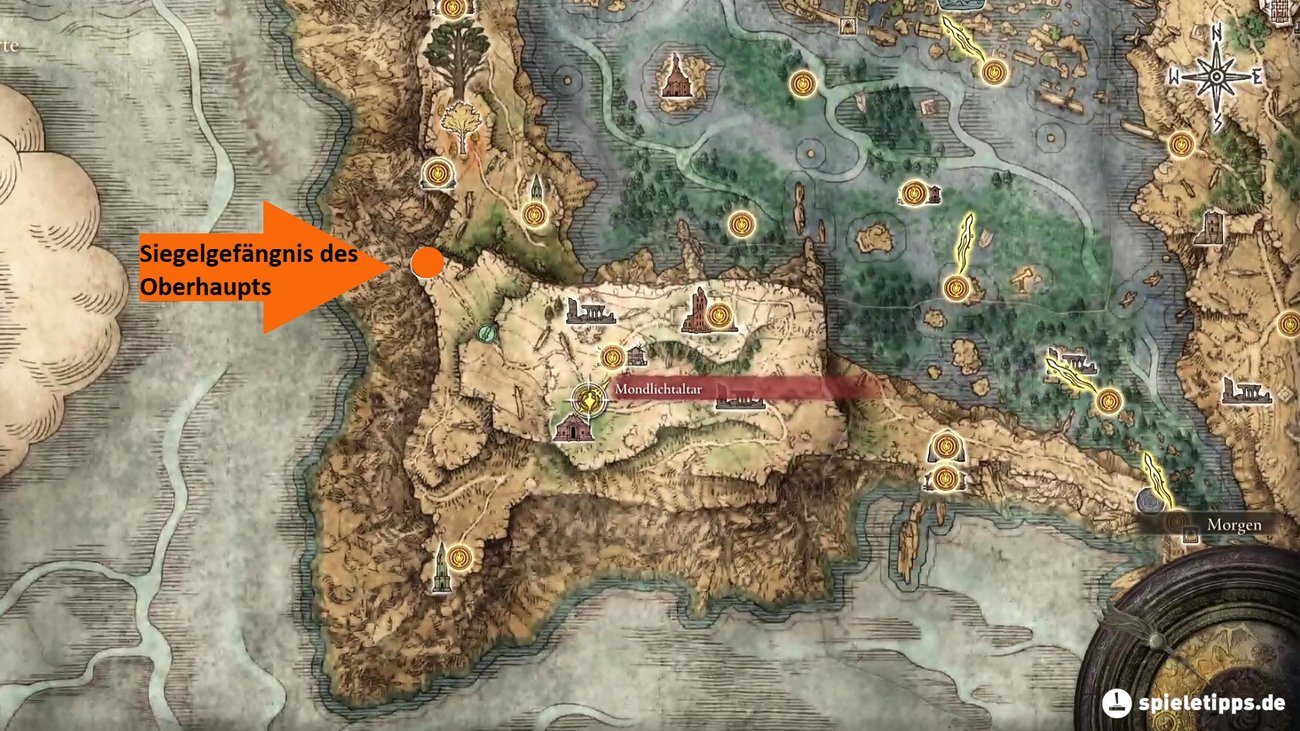Select the site of grace beside the red ruined tower

coord(719,315)
